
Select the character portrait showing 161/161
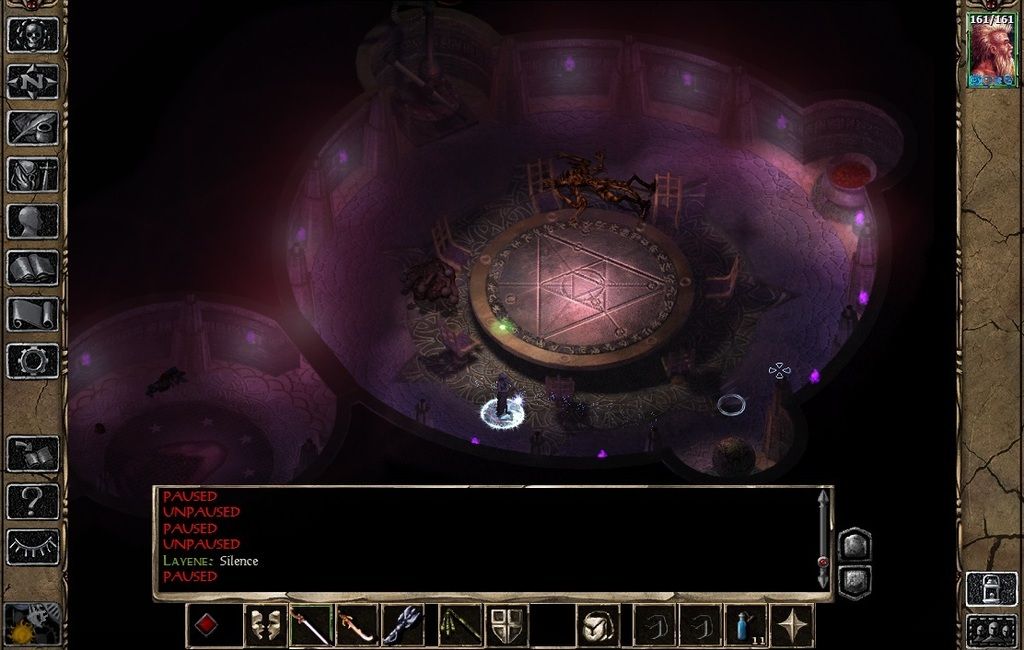(991, 52)
